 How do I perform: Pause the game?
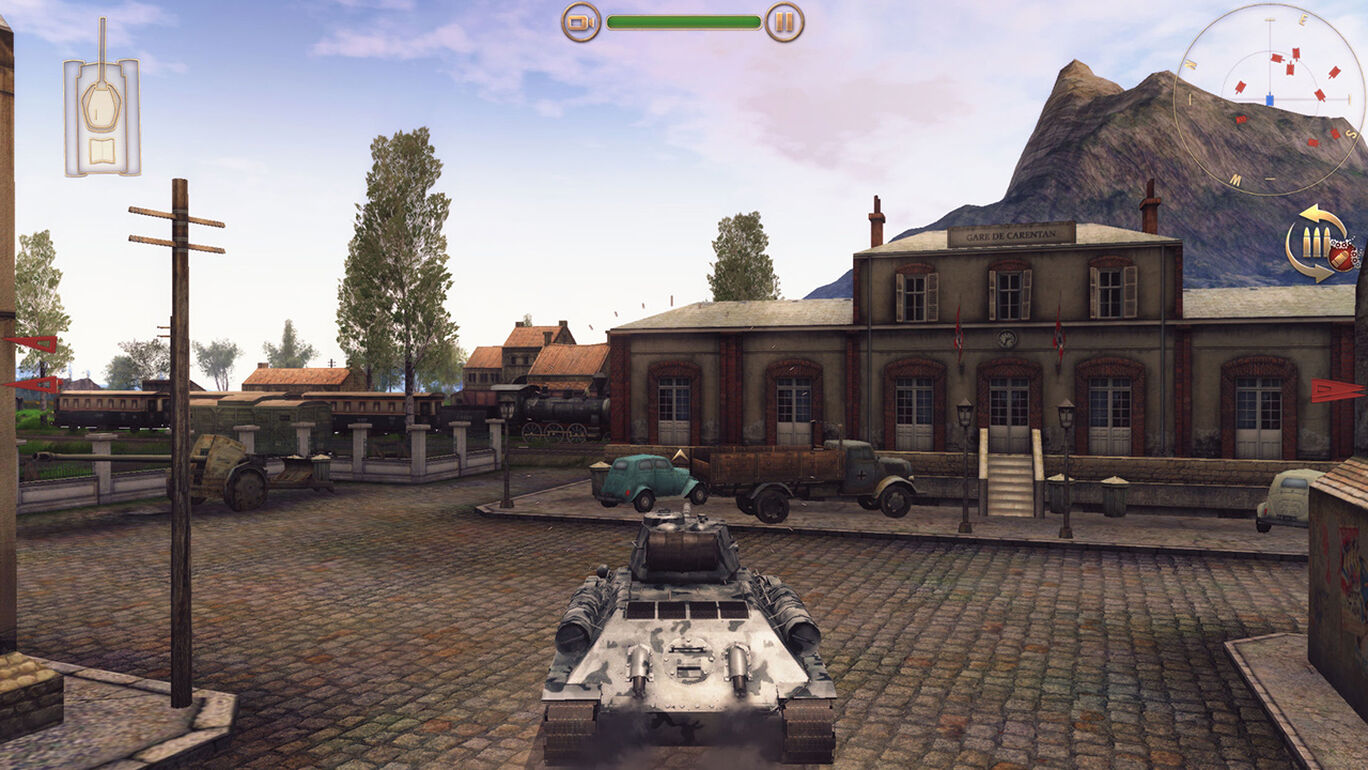coord(784,22)
